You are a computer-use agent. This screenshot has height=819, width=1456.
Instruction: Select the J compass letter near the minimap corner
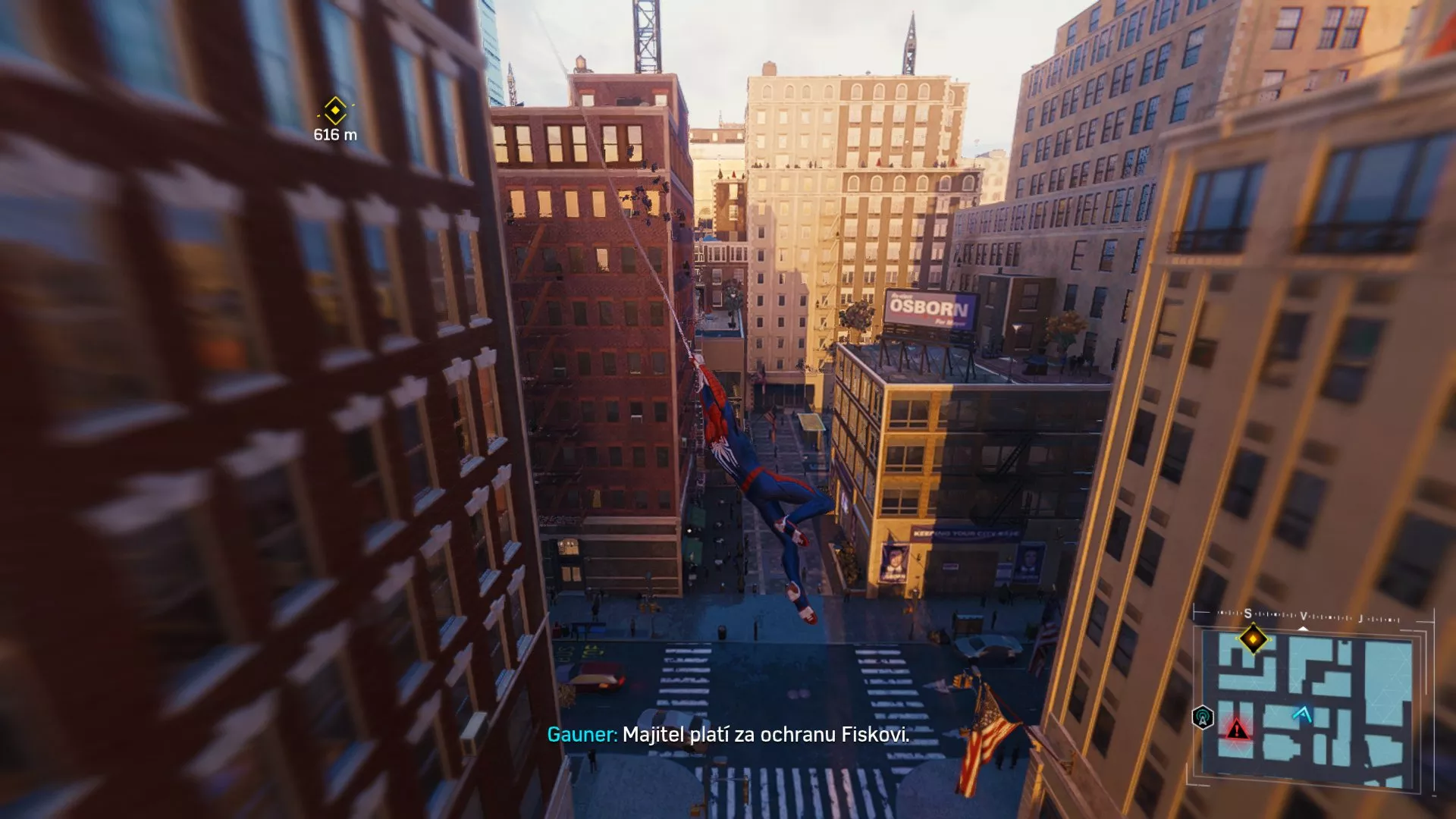[1360, 617]
